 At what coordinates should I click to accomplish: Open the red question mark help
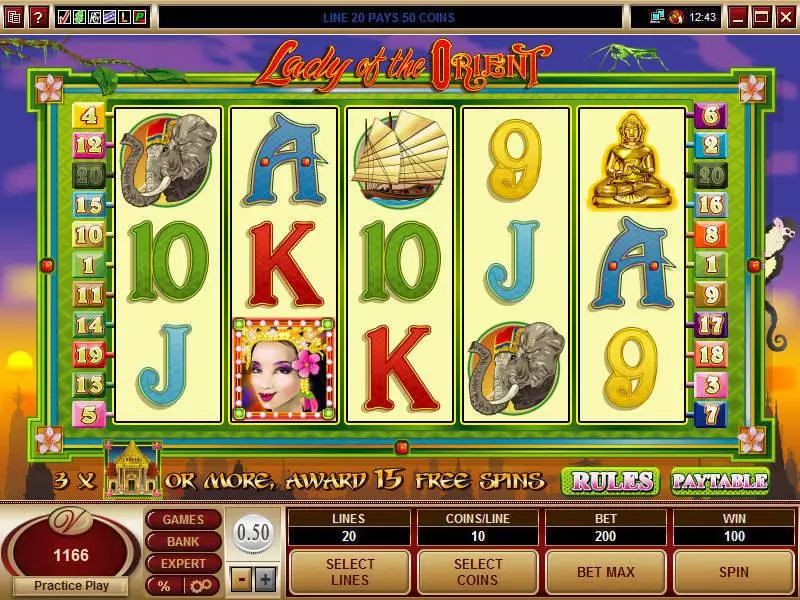38,17
